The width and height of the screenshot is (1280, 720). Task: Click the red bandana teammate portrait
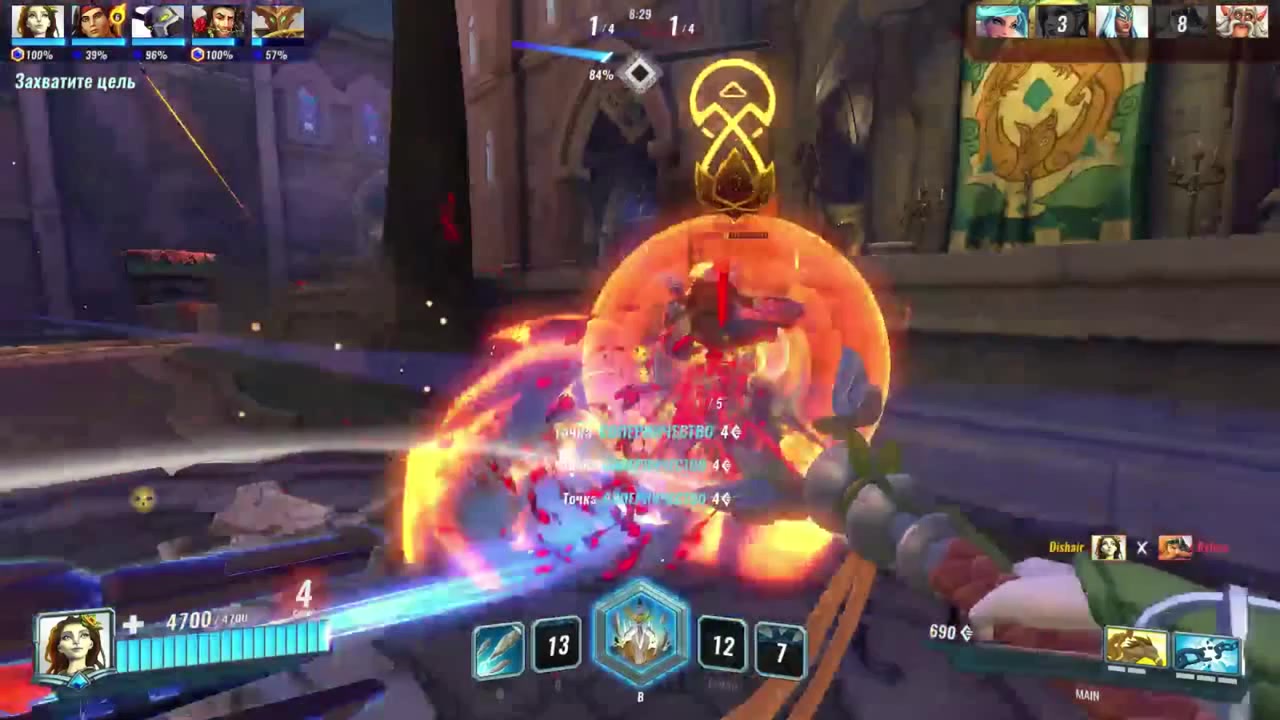click(98, 22)
